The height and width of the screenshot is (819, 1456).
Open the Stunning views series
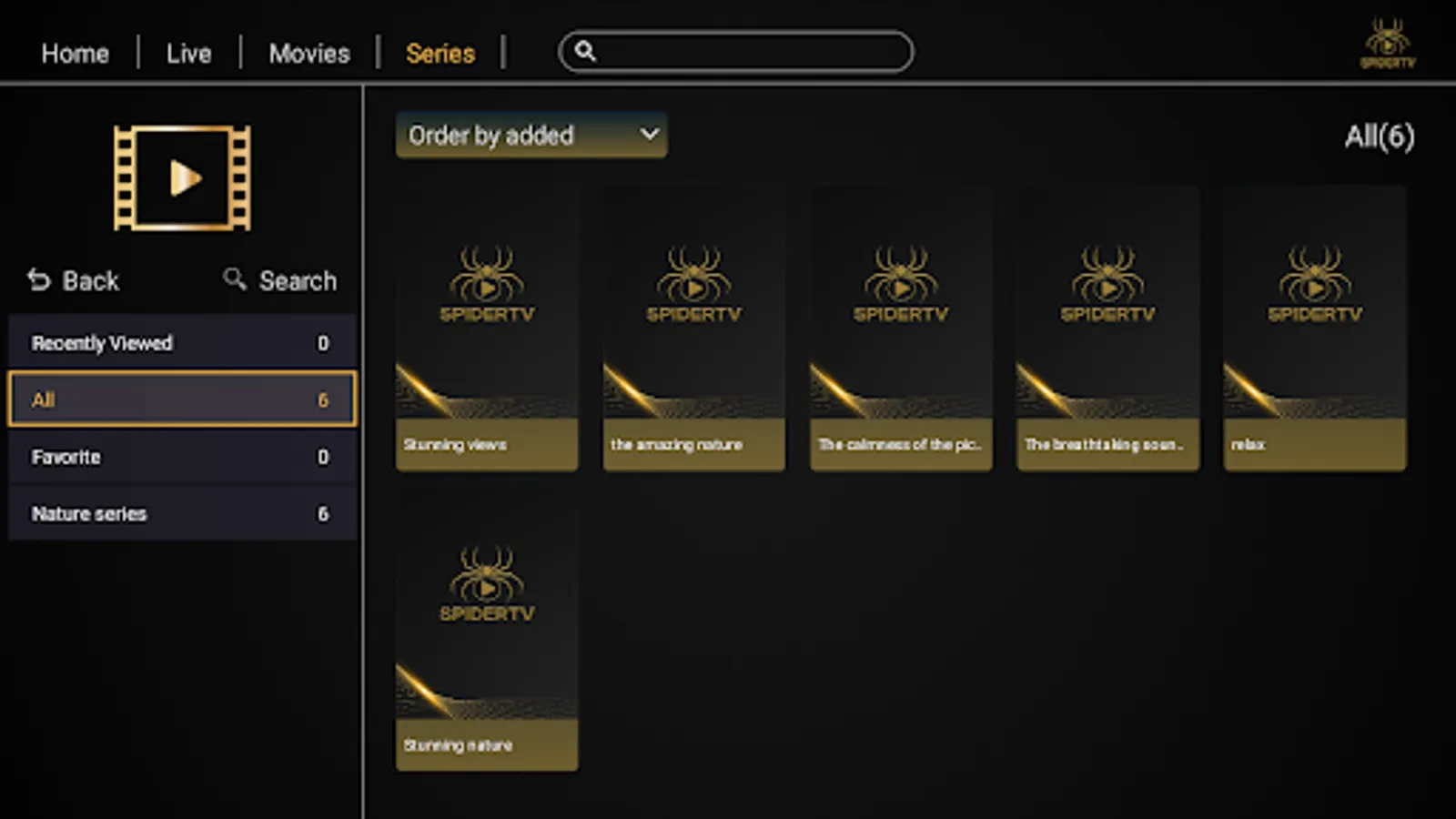[486, 328]
